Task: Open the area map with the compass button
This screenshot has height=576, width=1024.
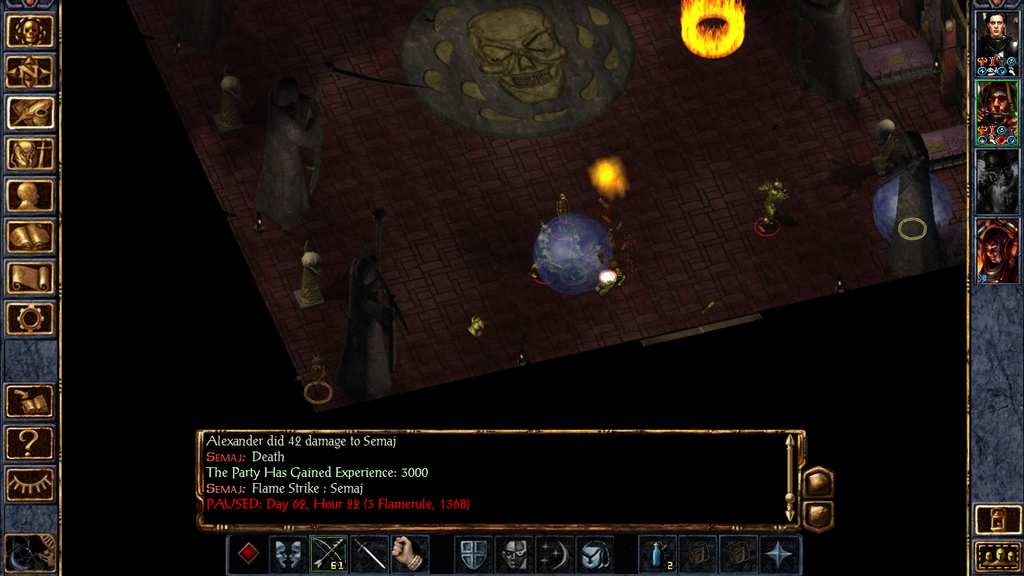Action: (30, 71)
